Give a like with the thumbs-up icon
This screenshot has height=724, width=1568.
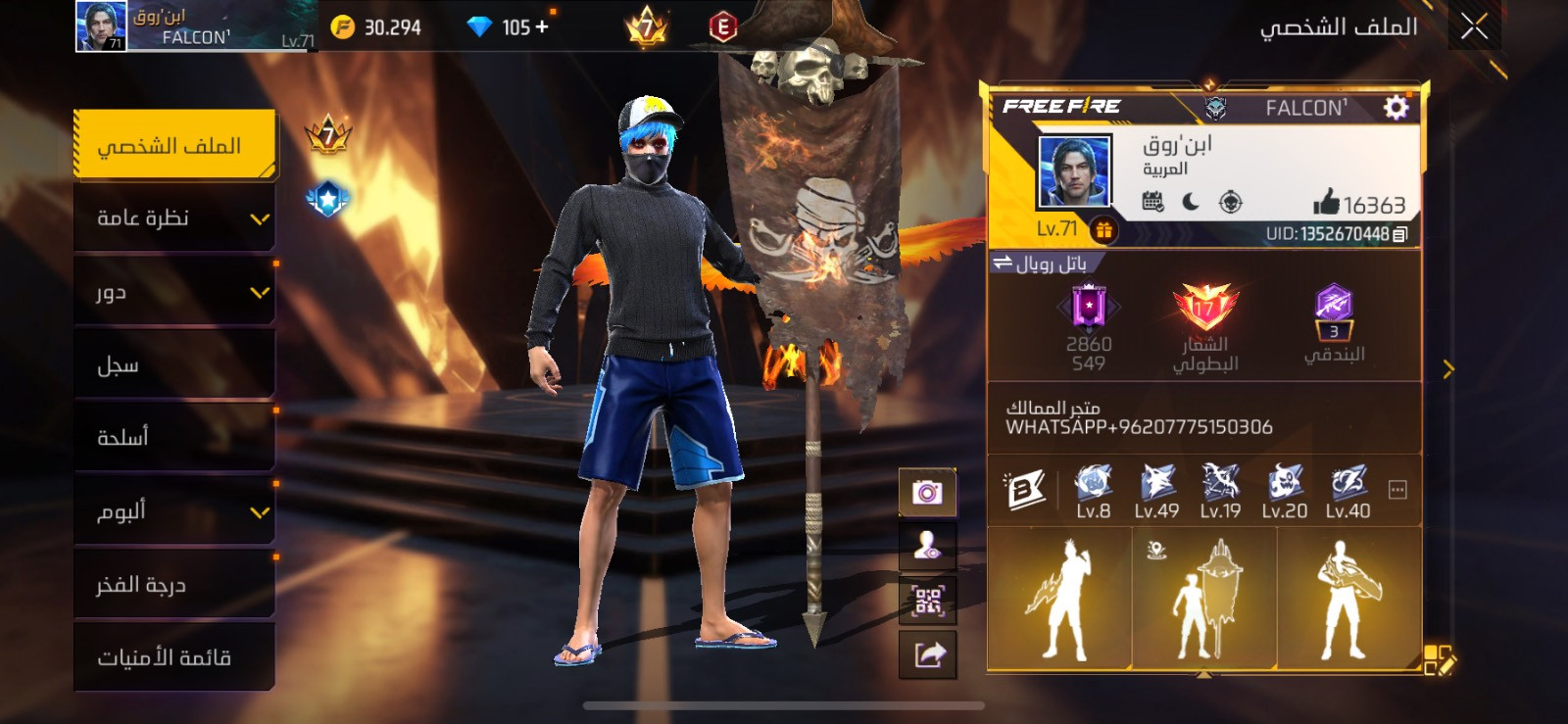(1326, 203)
